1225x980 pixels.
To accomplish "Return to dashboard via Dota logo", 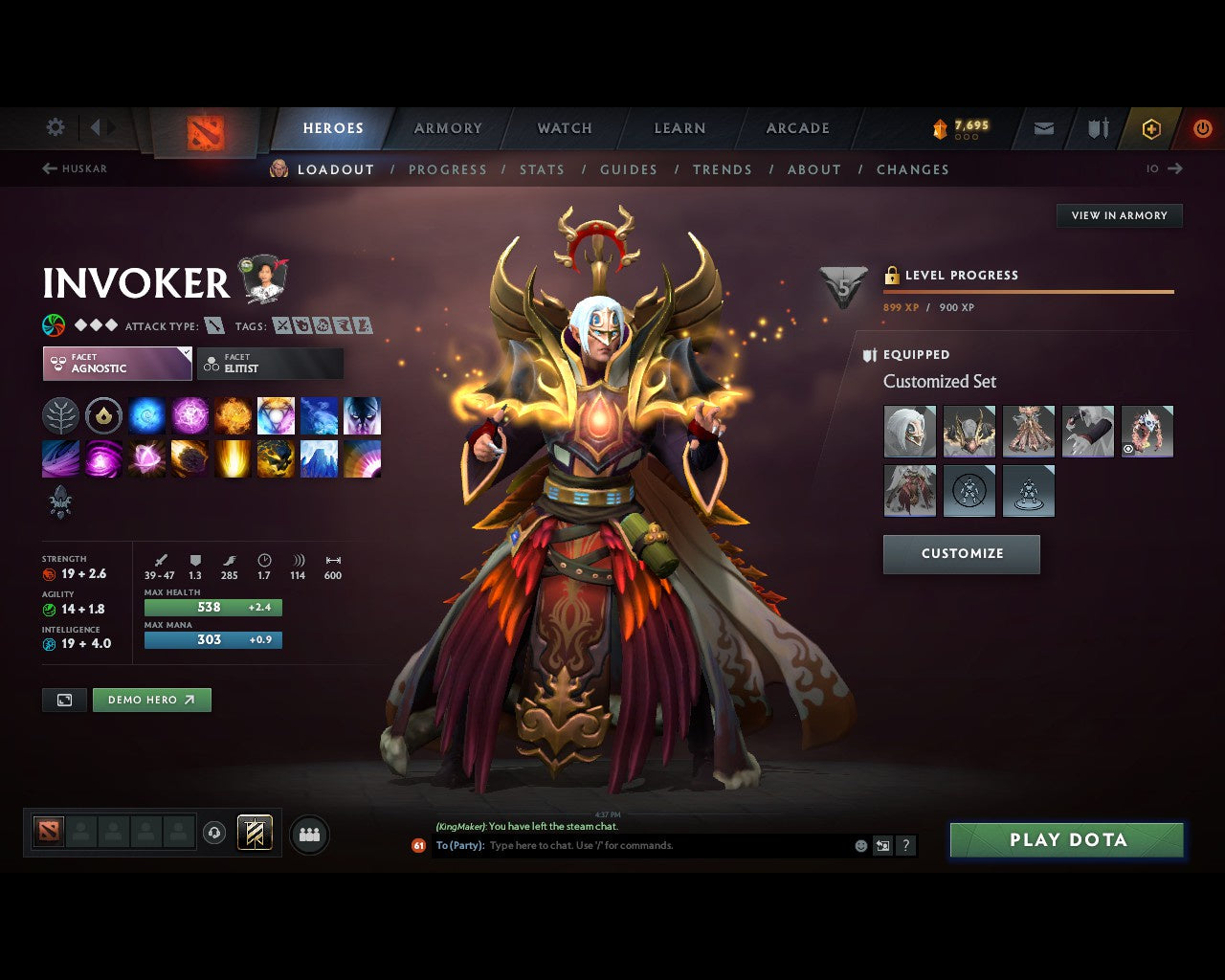I will click(x=205, y=132).
